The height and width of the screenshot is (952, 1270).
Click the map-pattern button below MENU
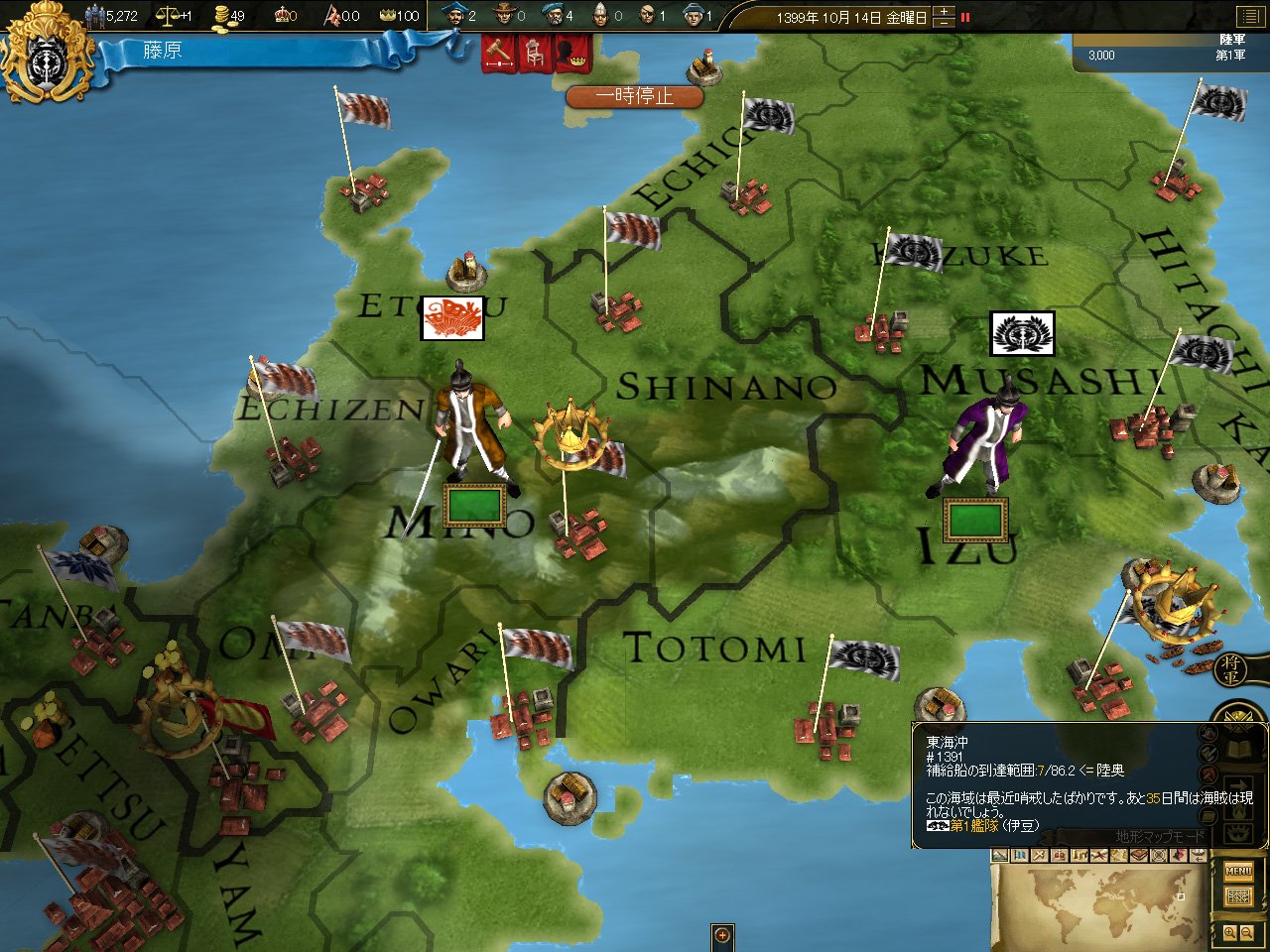pos(1238,896)
